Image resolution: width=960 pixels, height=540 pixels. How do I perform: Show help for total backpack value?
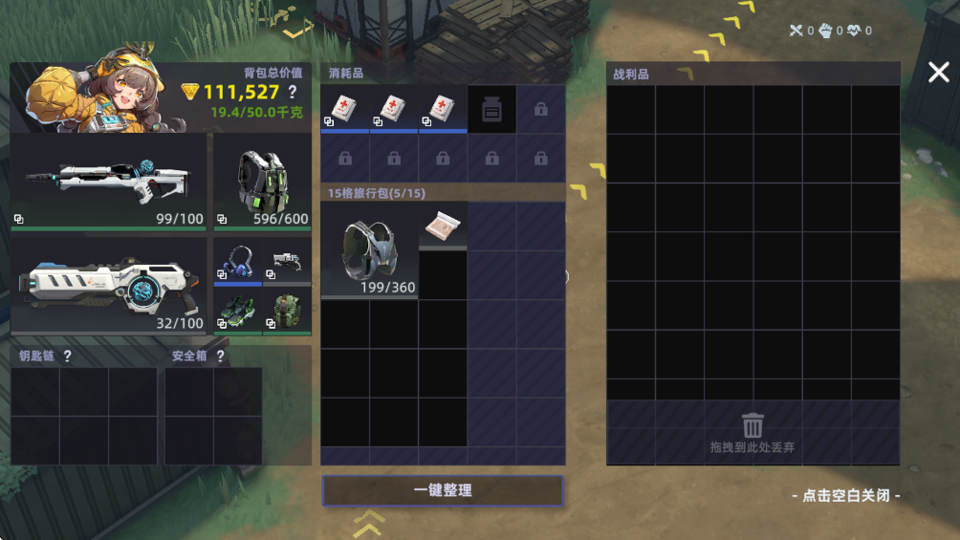point(293,92)
